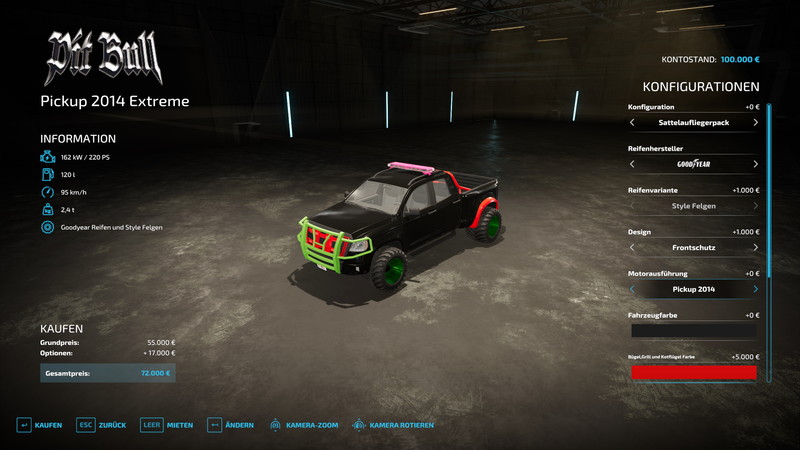Select previous Motorausführung option
800x450 pixels.
click(632, 289)
